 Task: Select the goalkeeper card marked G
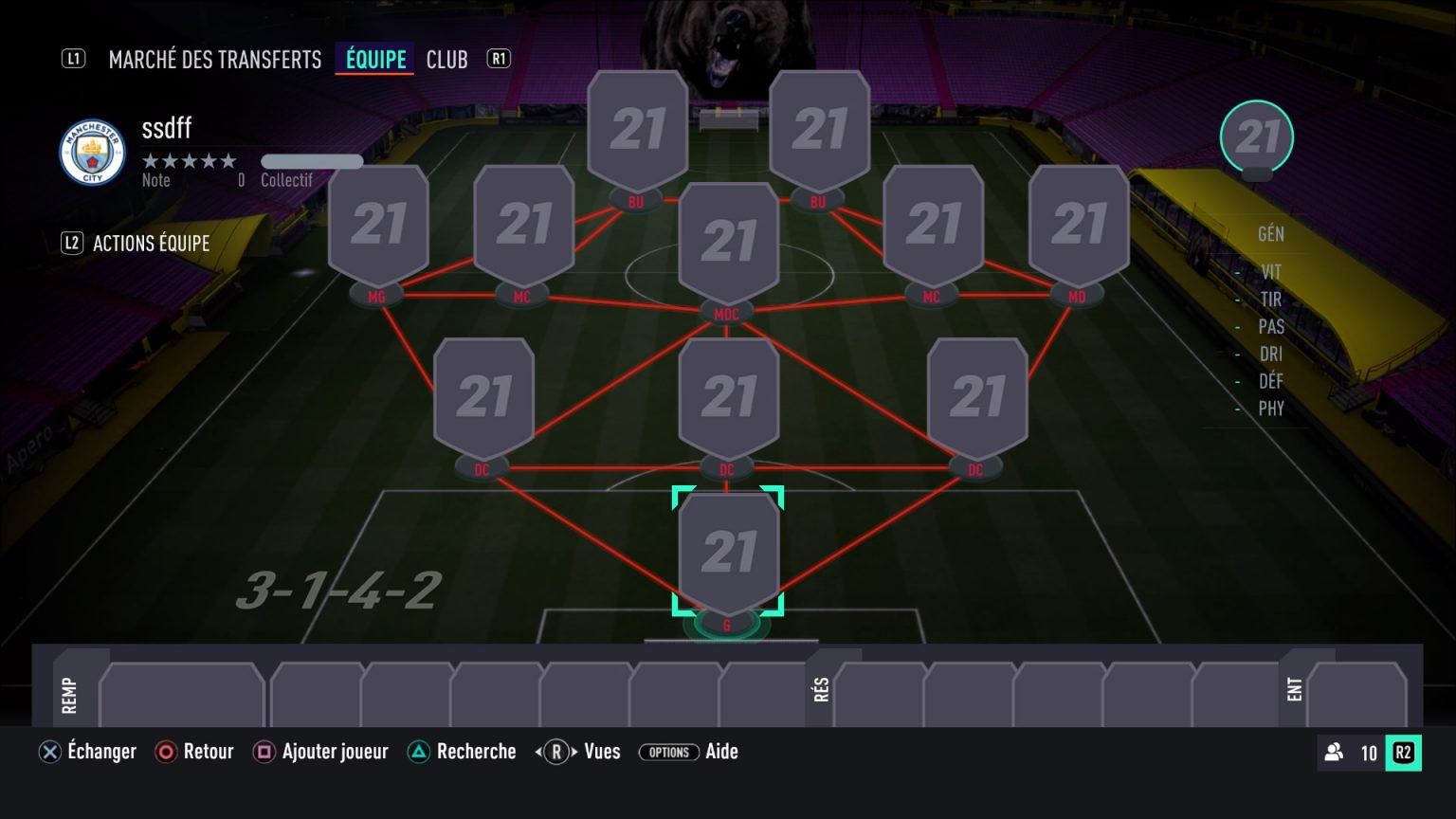pos(728,550)
